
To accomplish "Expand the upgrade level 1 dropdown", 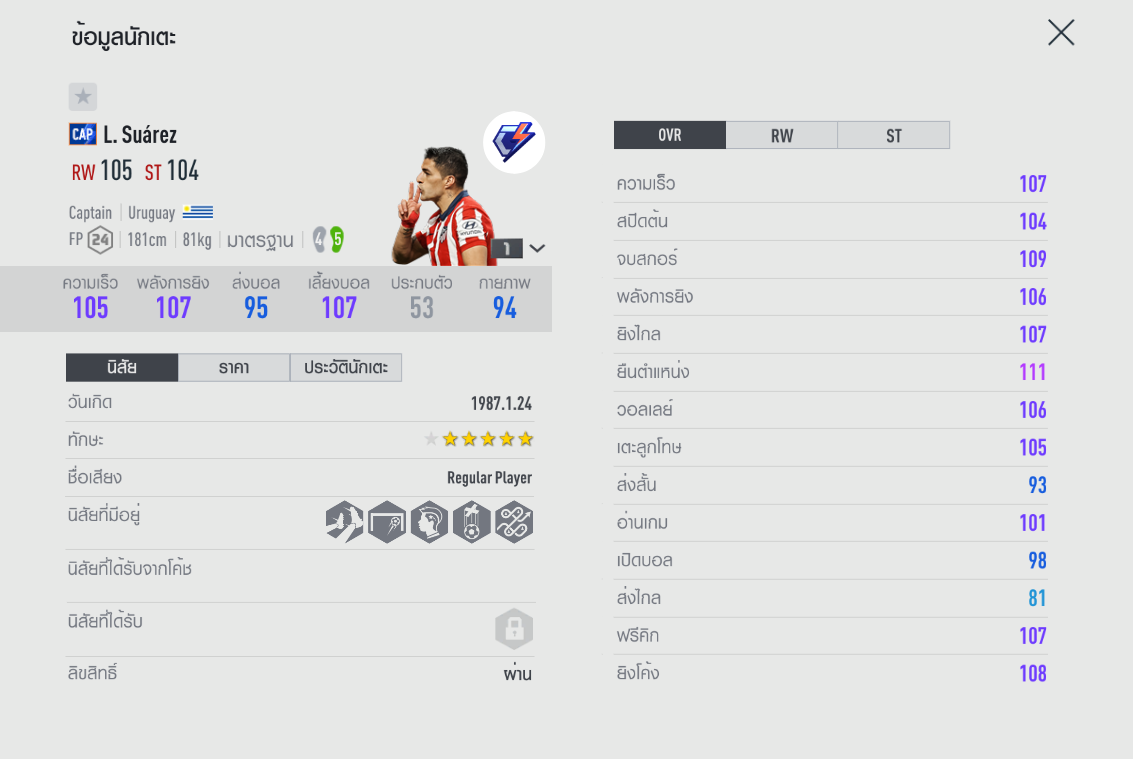I will tap(537, 248).
